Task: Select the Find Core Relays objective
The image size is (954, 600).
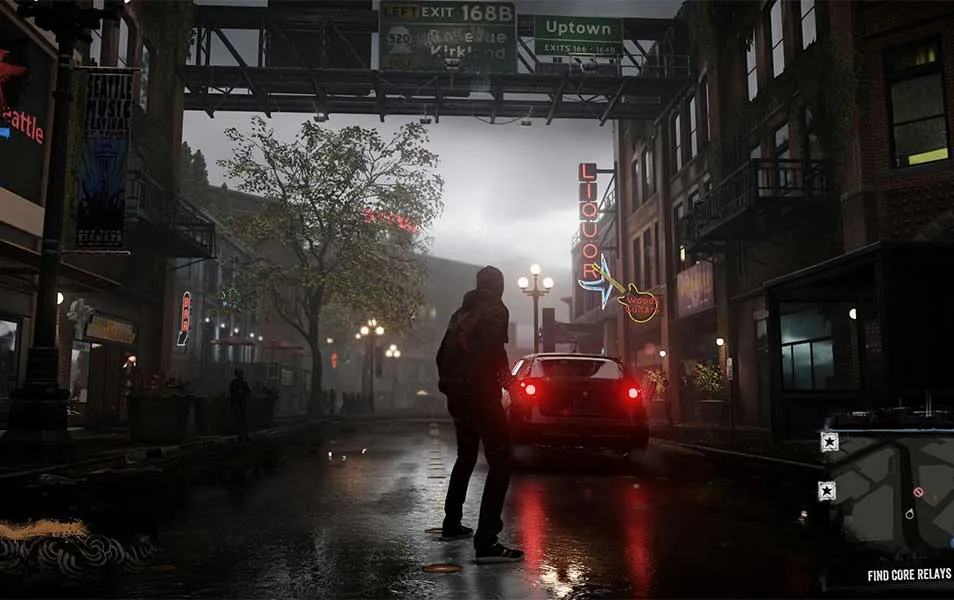Action: [909, 575]
